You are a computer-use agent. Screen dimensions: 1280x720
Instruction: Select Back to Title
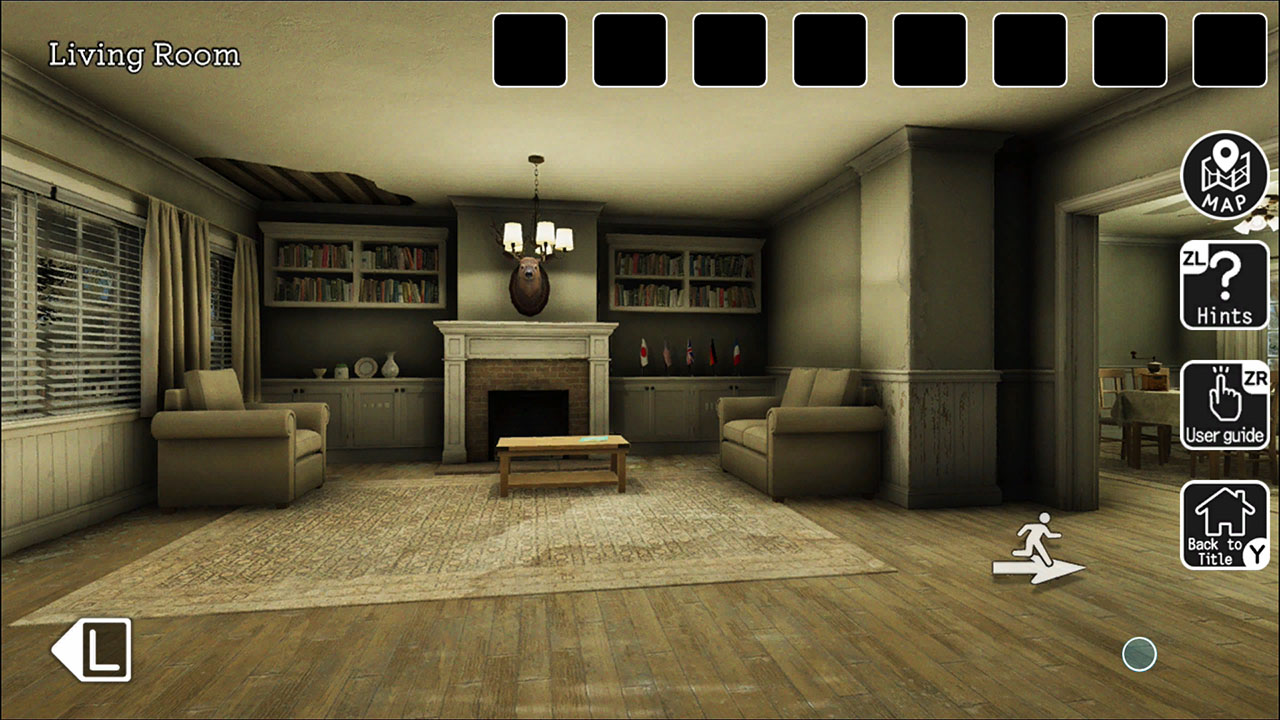(x=1224, y=523)
